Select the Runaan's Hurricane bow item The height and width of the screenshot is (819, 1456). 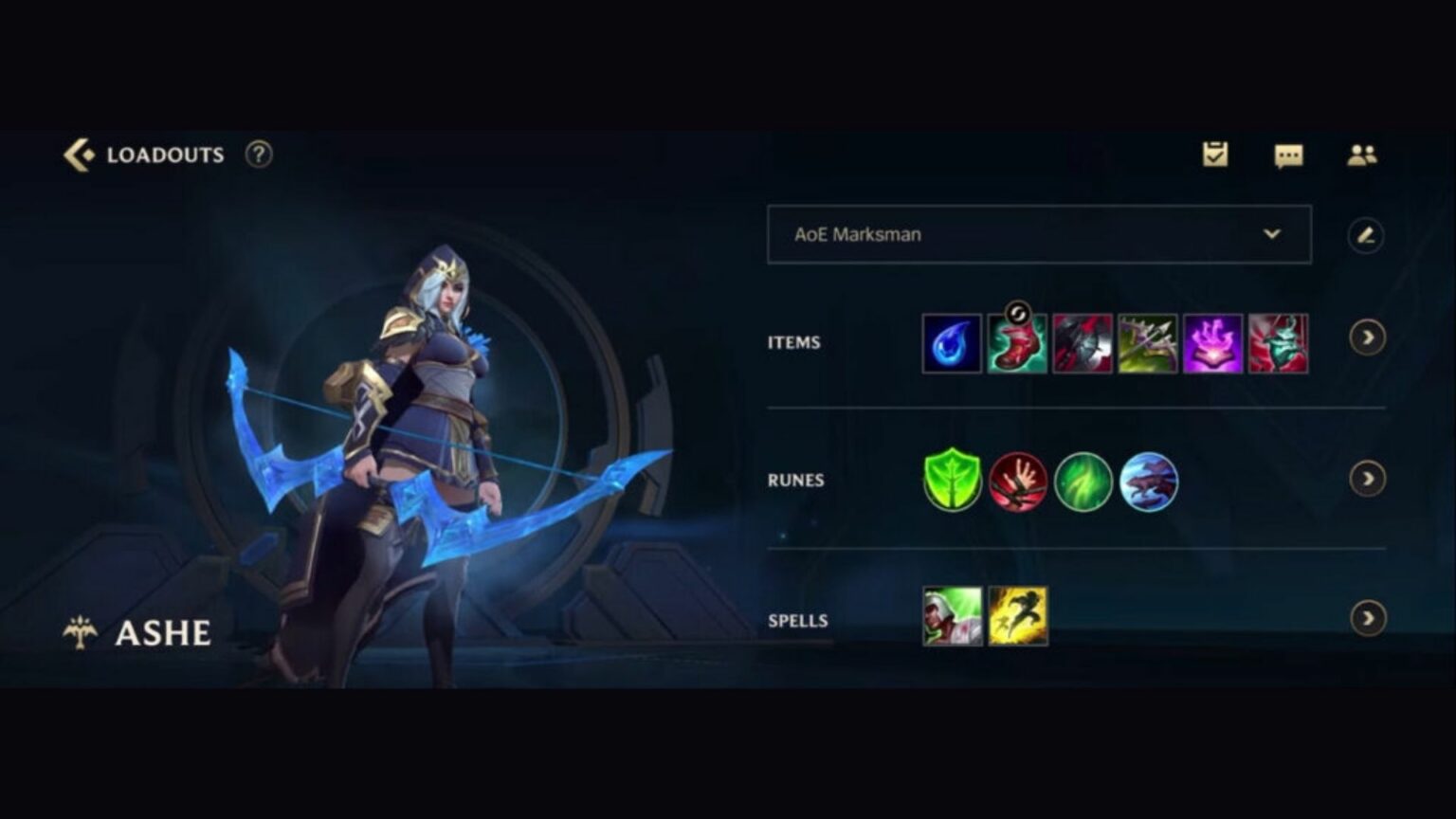1145,343
